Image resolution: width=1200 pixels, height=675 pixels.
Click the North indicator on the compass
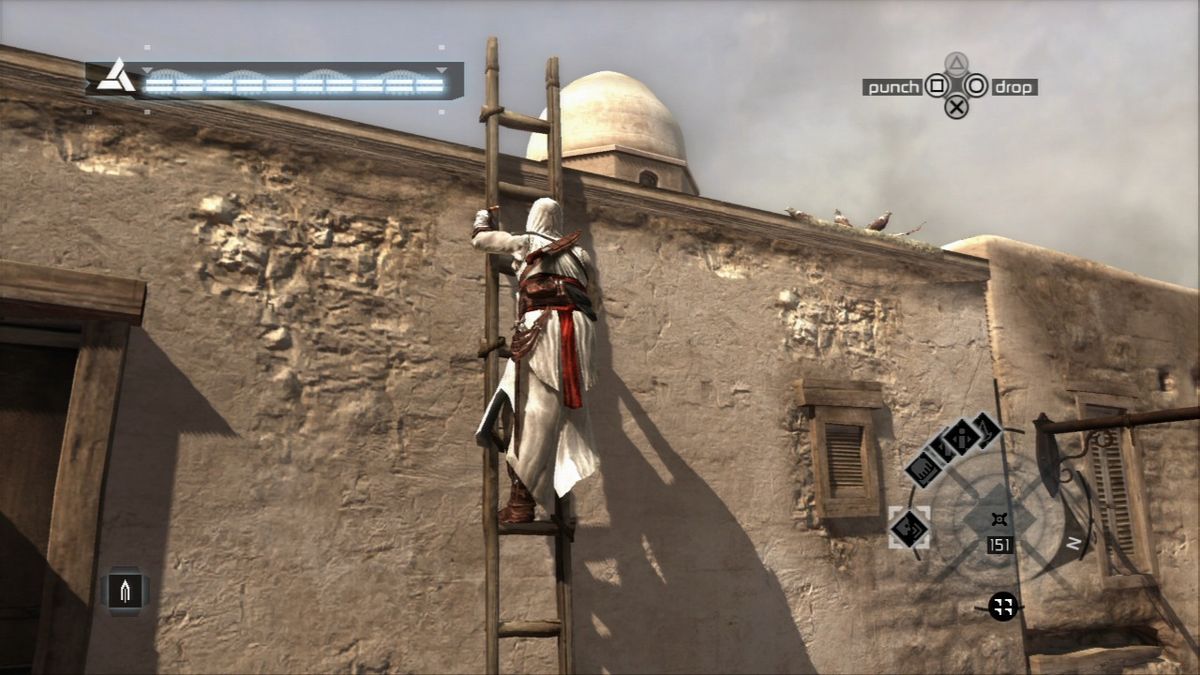click(x=1073, y=543)
